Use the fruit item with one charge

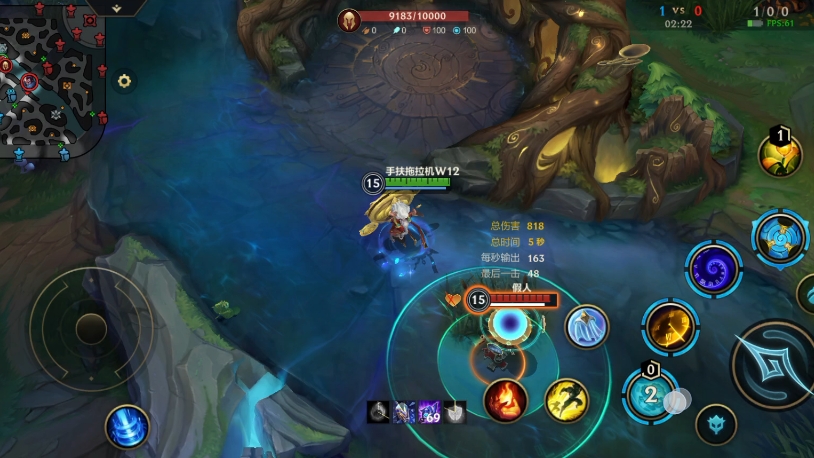point(779,155)
